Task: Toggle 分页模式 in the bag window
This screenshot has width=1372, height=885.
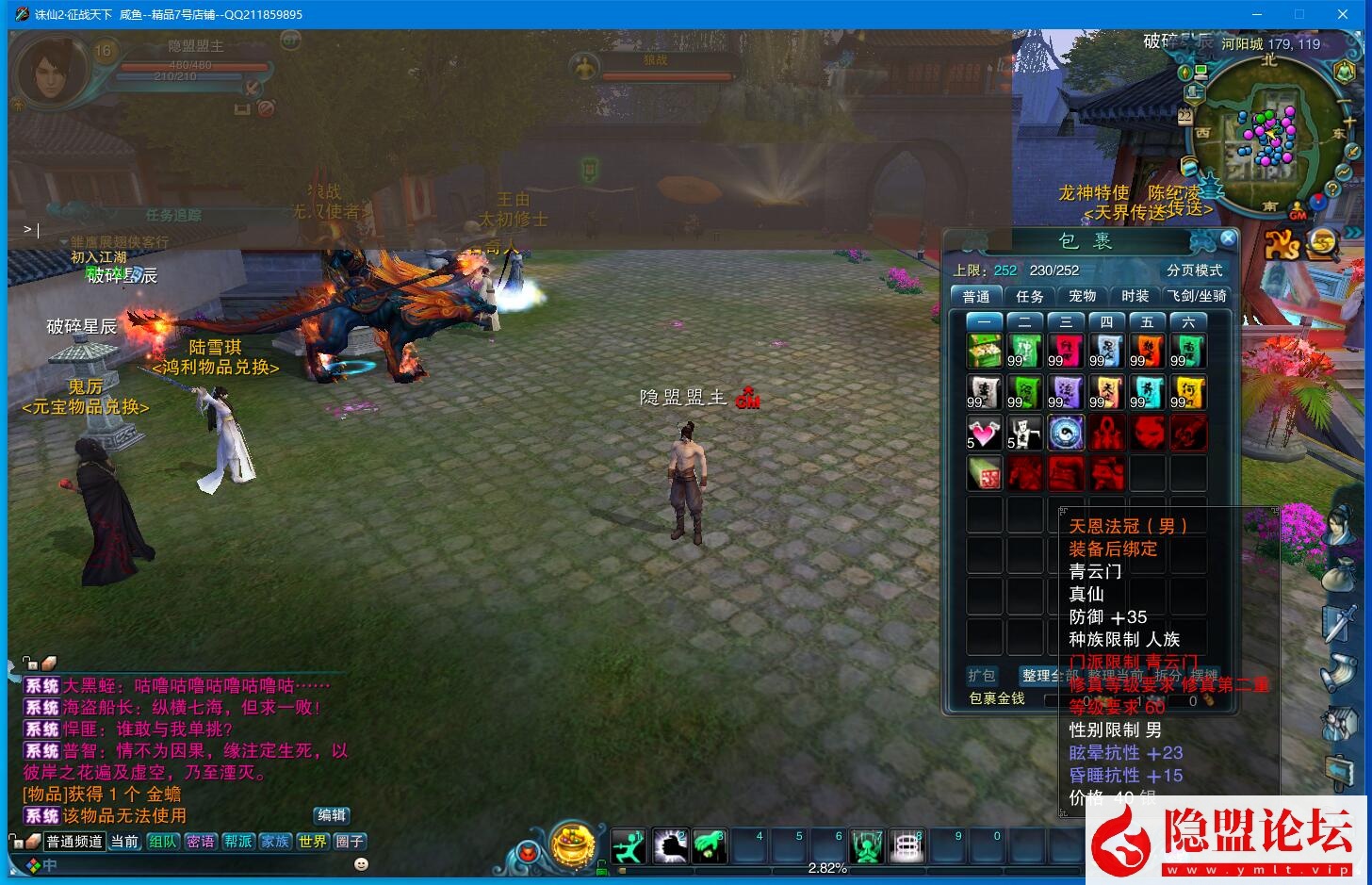Action: 1194,270
